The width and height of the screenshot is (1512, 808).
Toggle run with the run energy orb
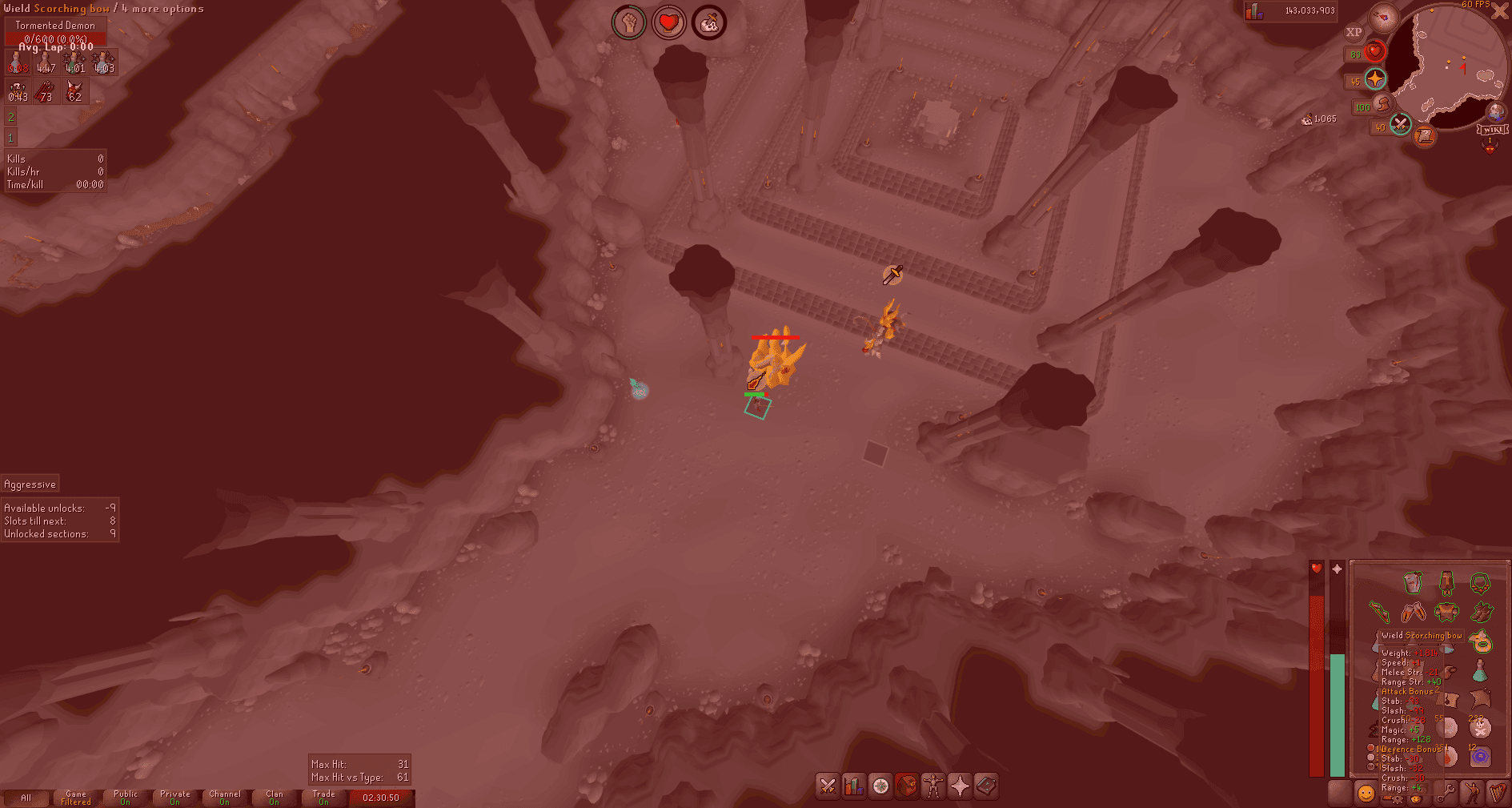point(1384,104)
